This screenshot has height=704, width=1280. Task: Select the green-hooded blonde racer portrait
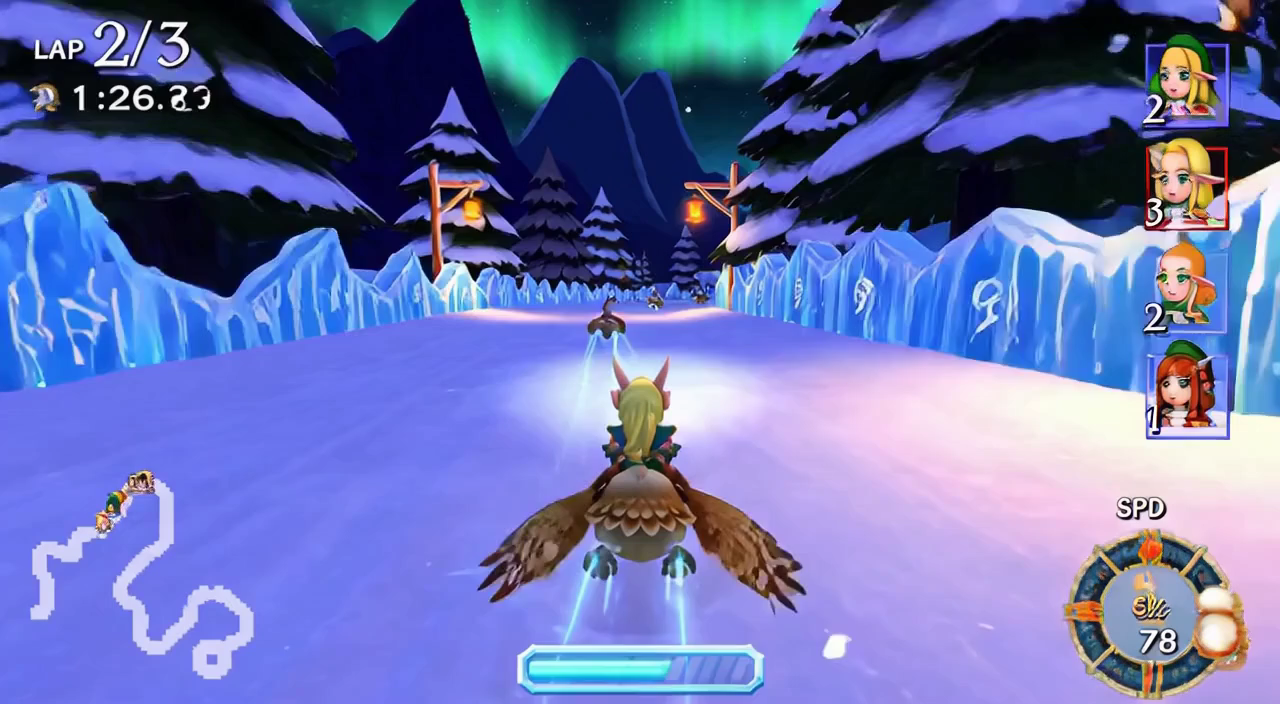[x=1187, y=84]
